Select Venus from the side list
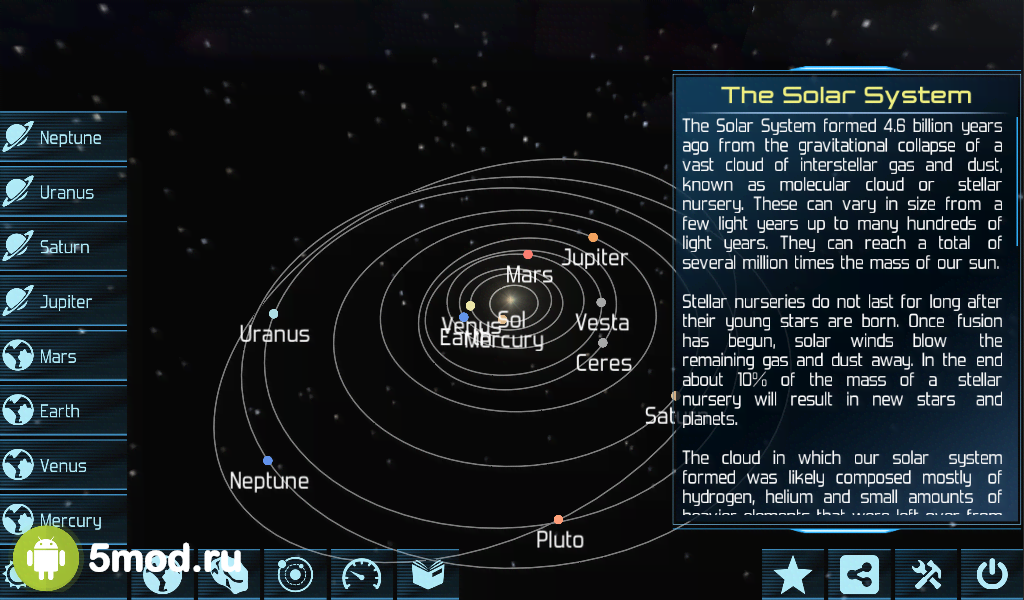Viewport: 1024px width, 600px height. 64,466
